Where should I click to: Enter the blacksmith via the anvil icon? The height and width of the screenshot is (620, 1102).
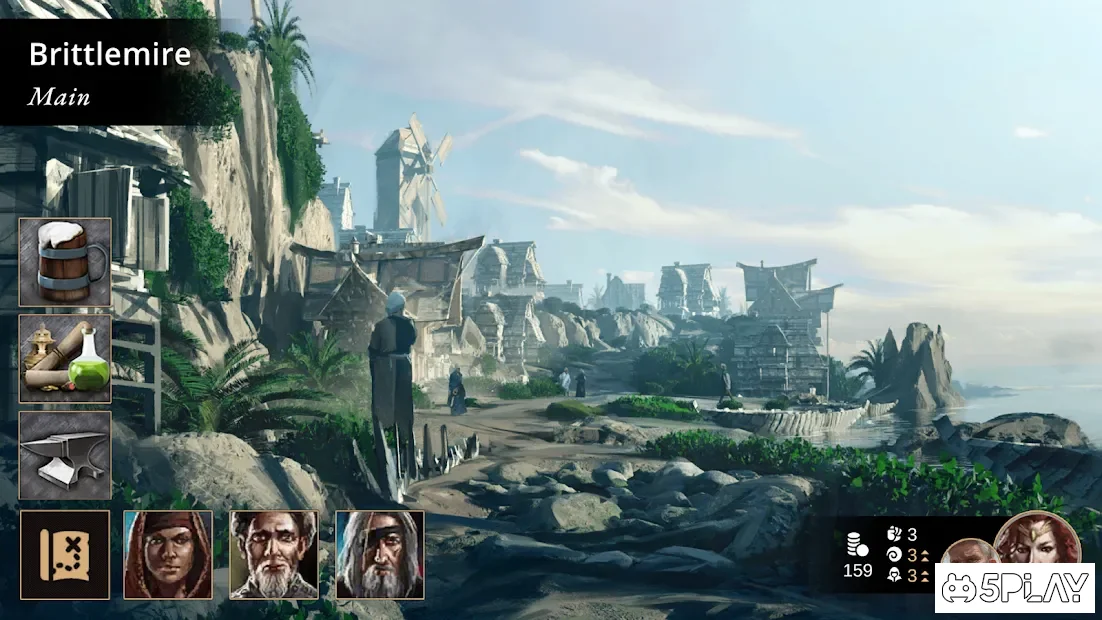(x=65, y=455)
